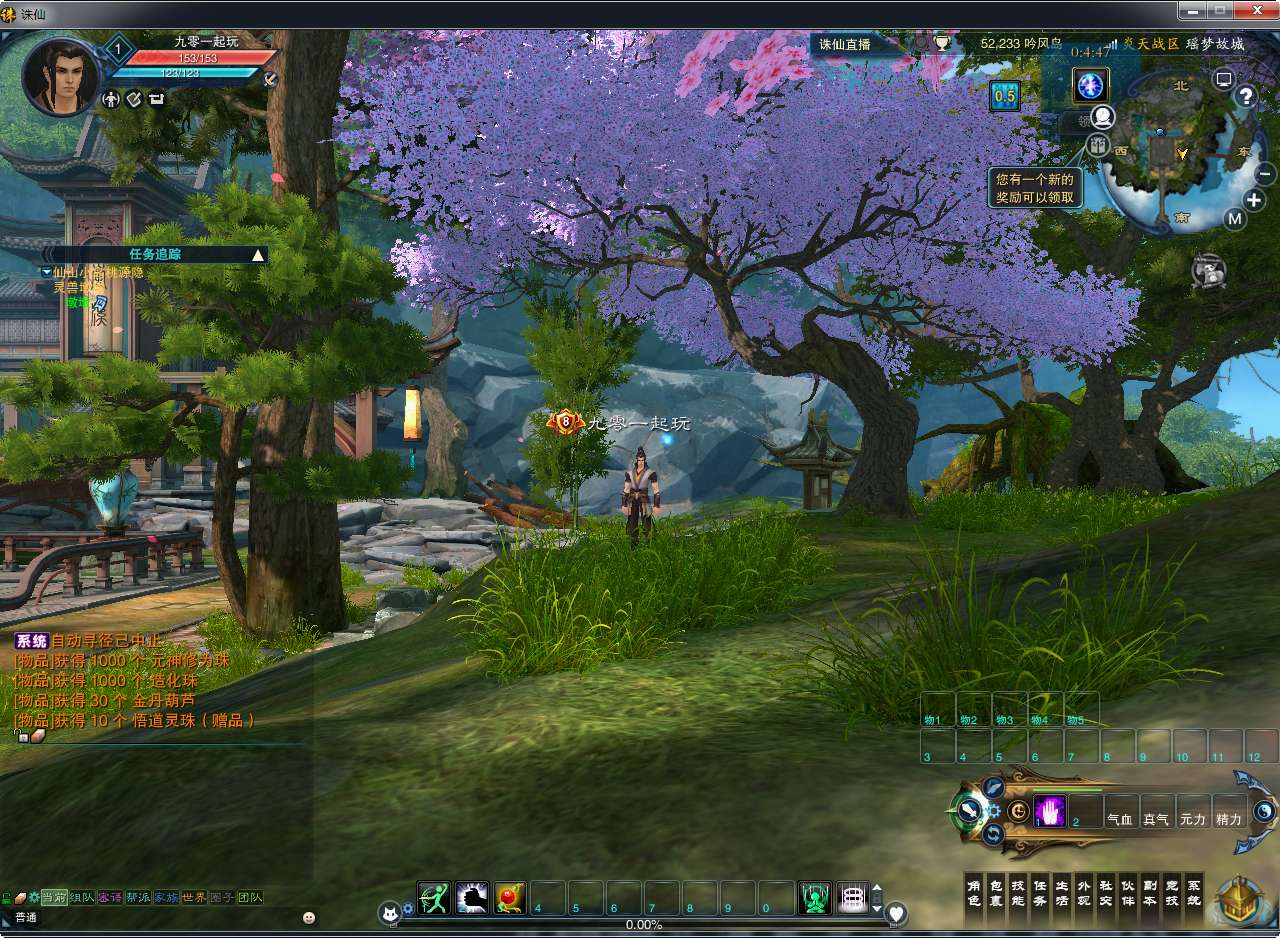The width and height of the screenshot is (1280, 938).
Task: Open the 包裹 bag menu
Action: (995, 893)
